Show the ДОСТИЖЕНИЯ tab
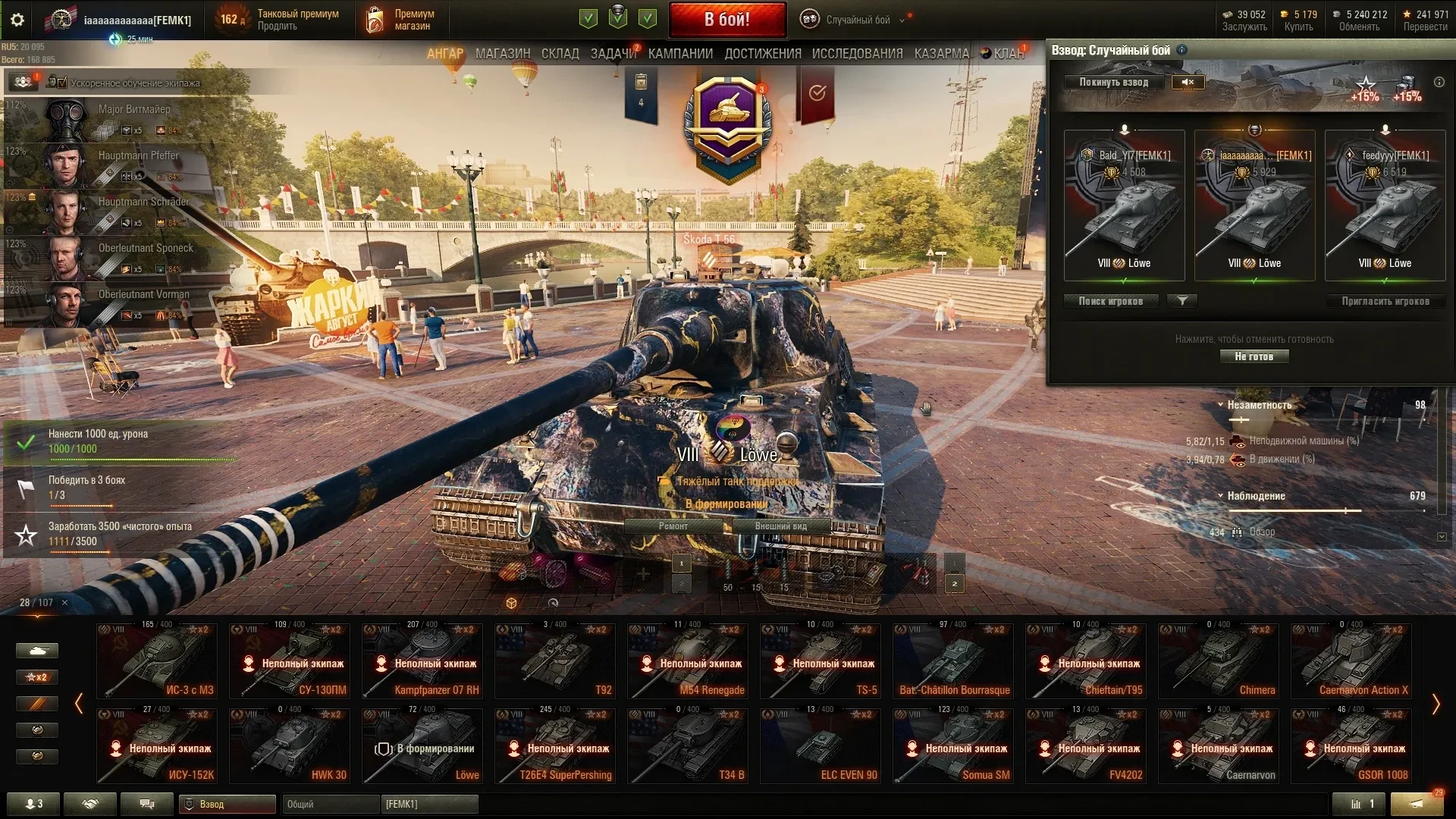 tap(762, 54)
